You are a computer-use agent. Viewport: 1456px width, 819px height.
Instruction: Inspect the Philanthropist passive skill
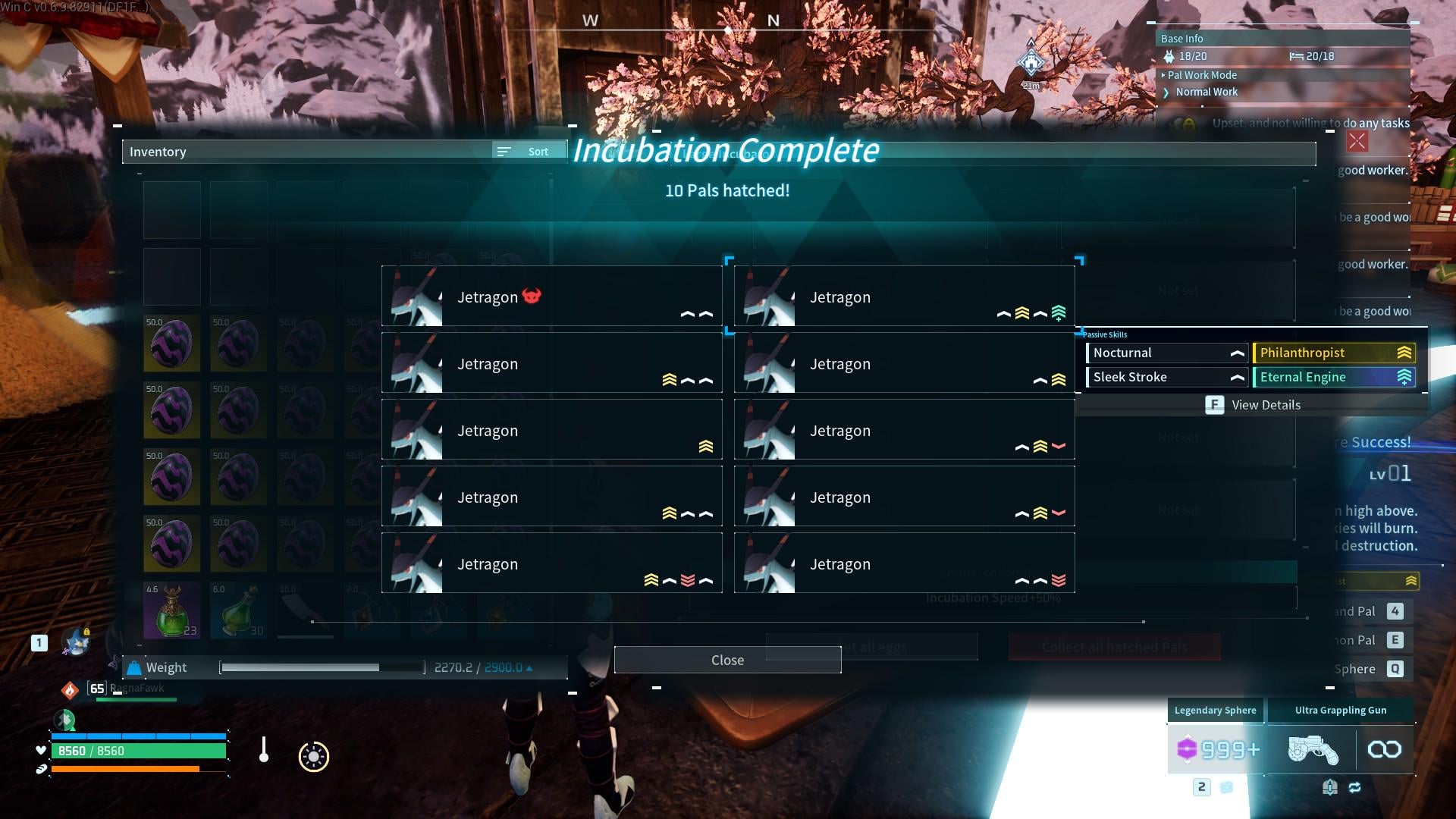1333,353
